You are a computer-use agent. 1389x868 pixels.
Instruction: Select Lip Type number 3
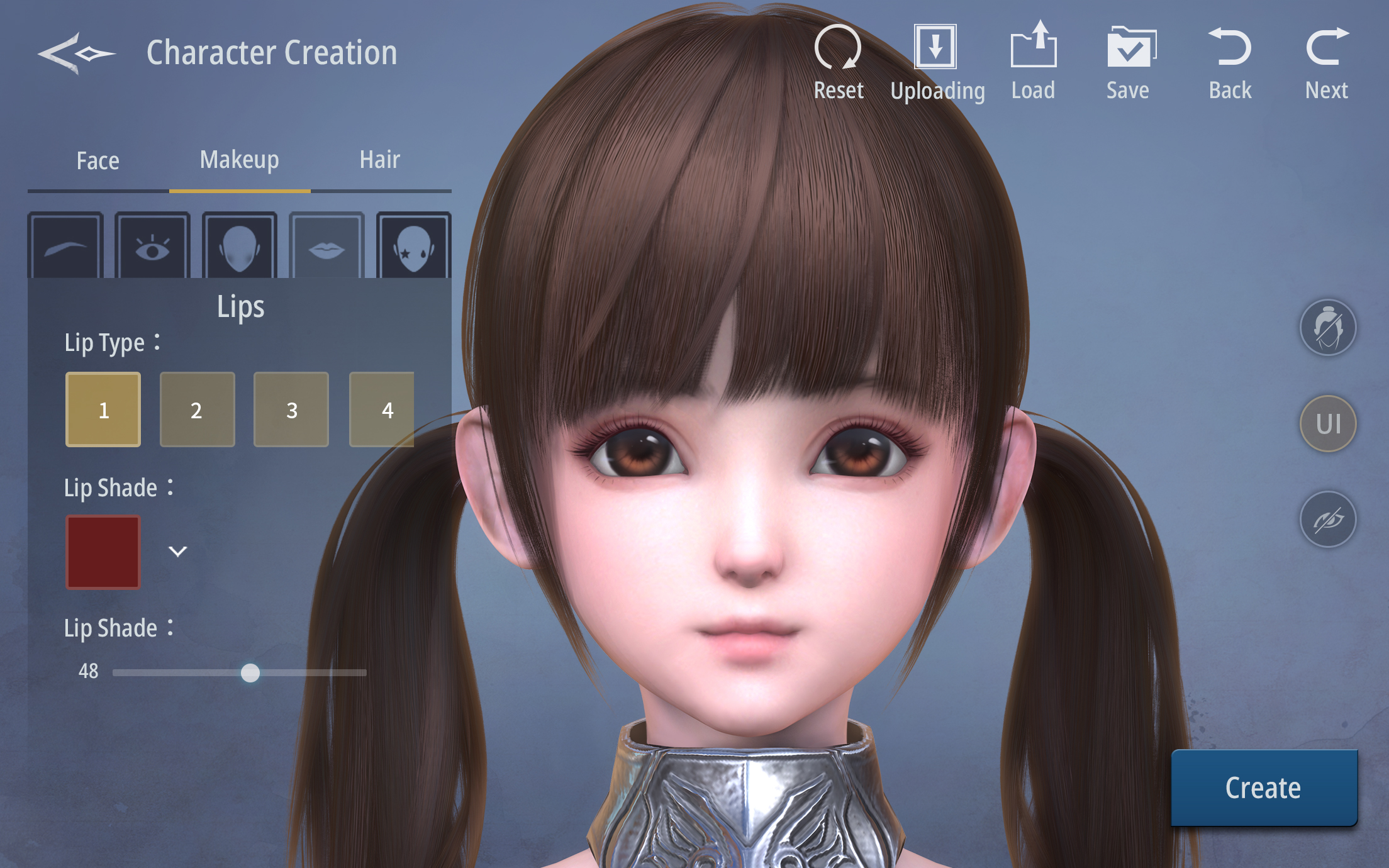point(291,409)
